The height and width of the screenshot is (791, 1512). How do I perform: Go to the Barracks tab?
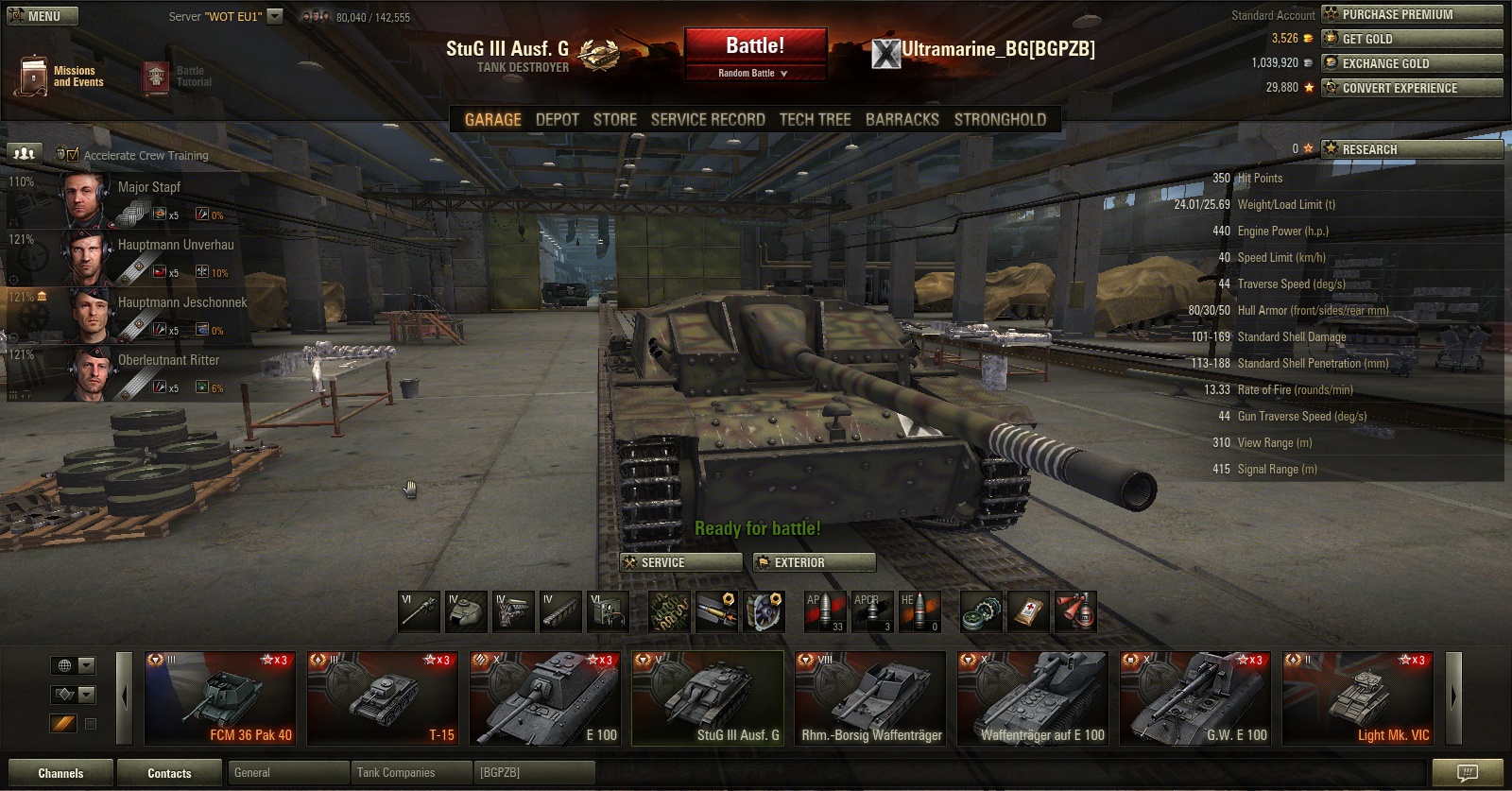coord(902,120)
